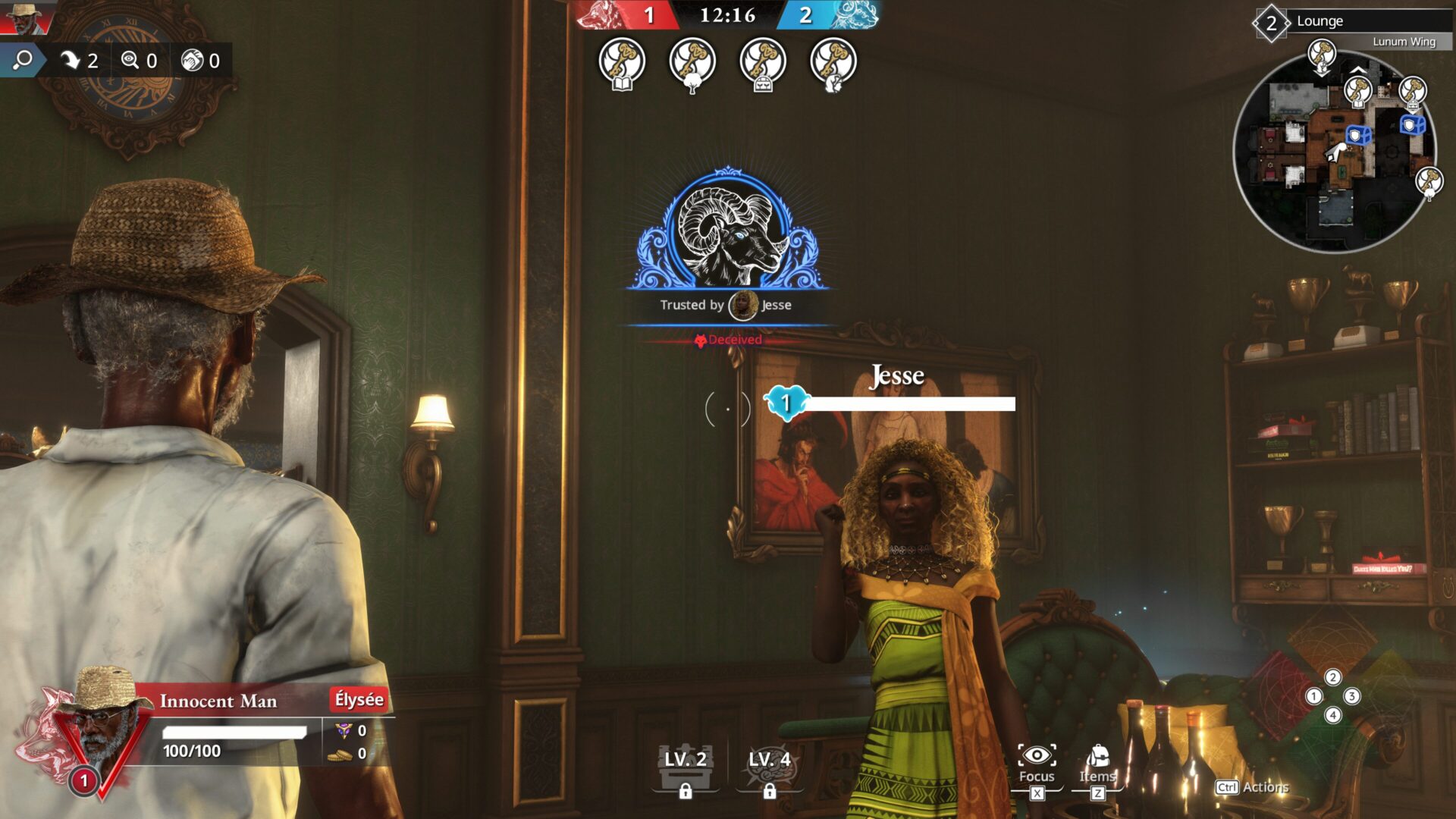Click the hand-wipe evidence counter icon
This screenshot has height=819, width=1456.
(191, 61)
